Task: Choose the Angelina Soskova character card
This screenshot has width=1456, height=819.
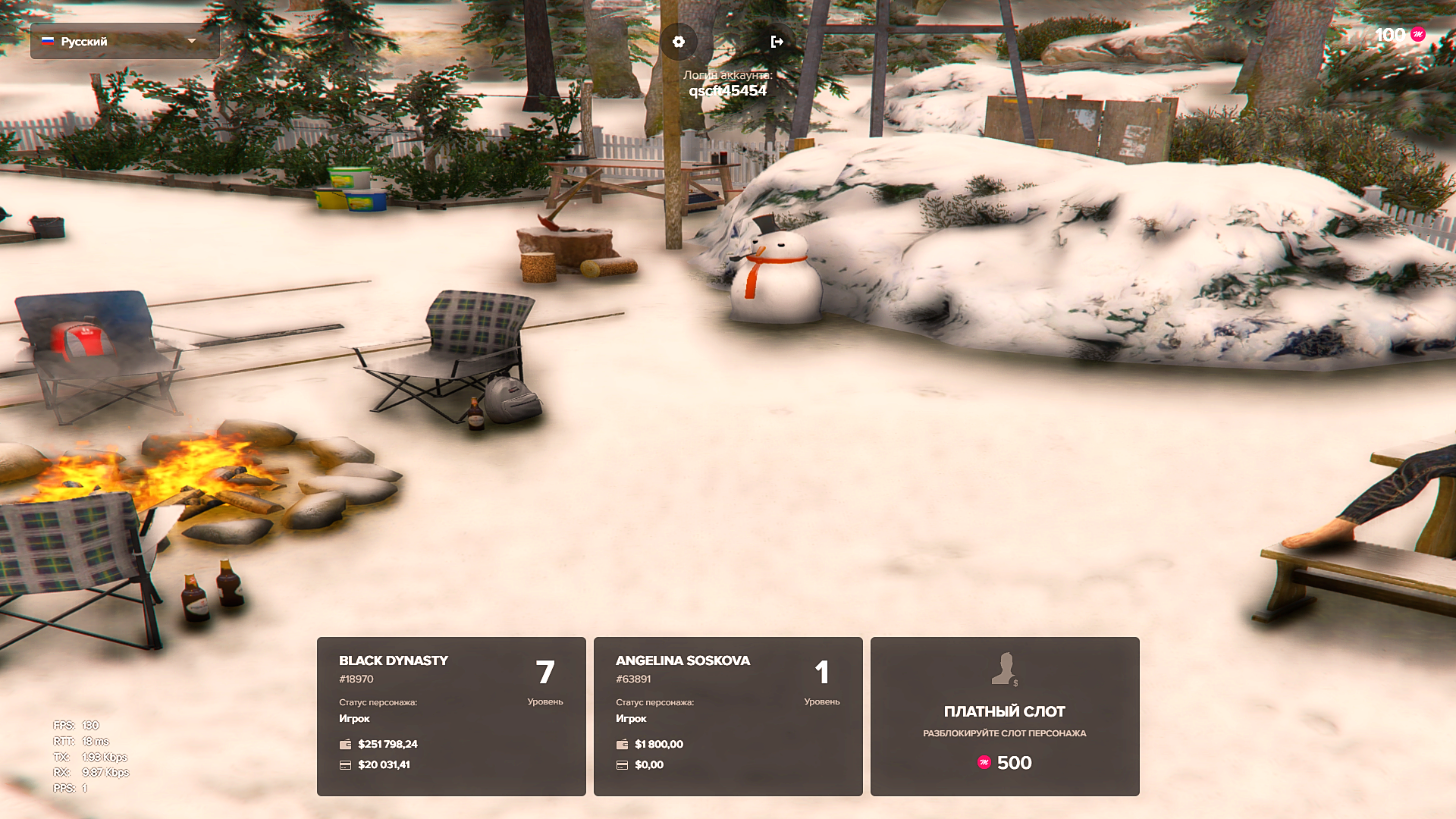Action: (x=728, y=716)
